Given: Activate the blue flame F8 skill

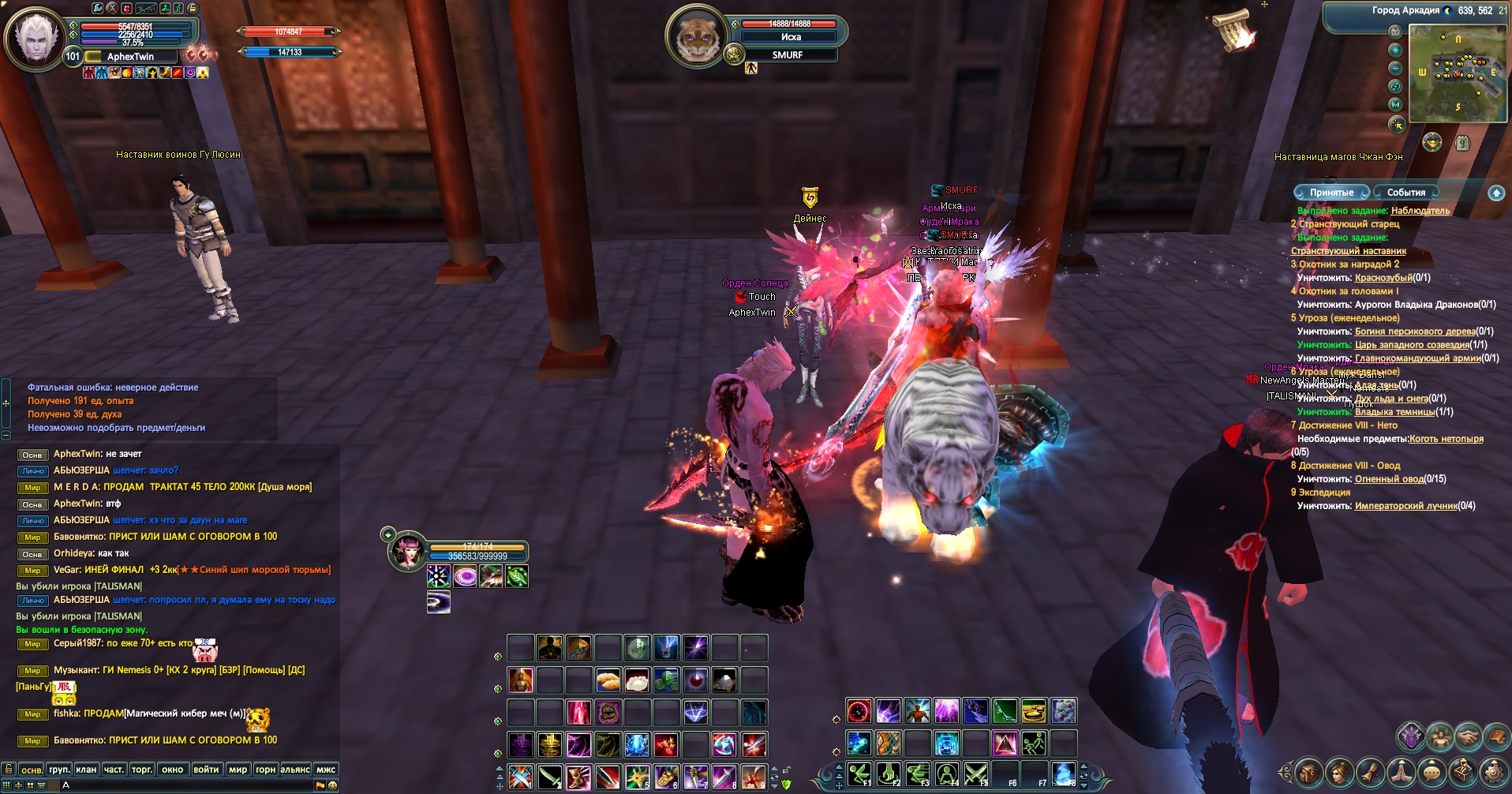Looking at the screenshot, I should tap(1063, 774).
